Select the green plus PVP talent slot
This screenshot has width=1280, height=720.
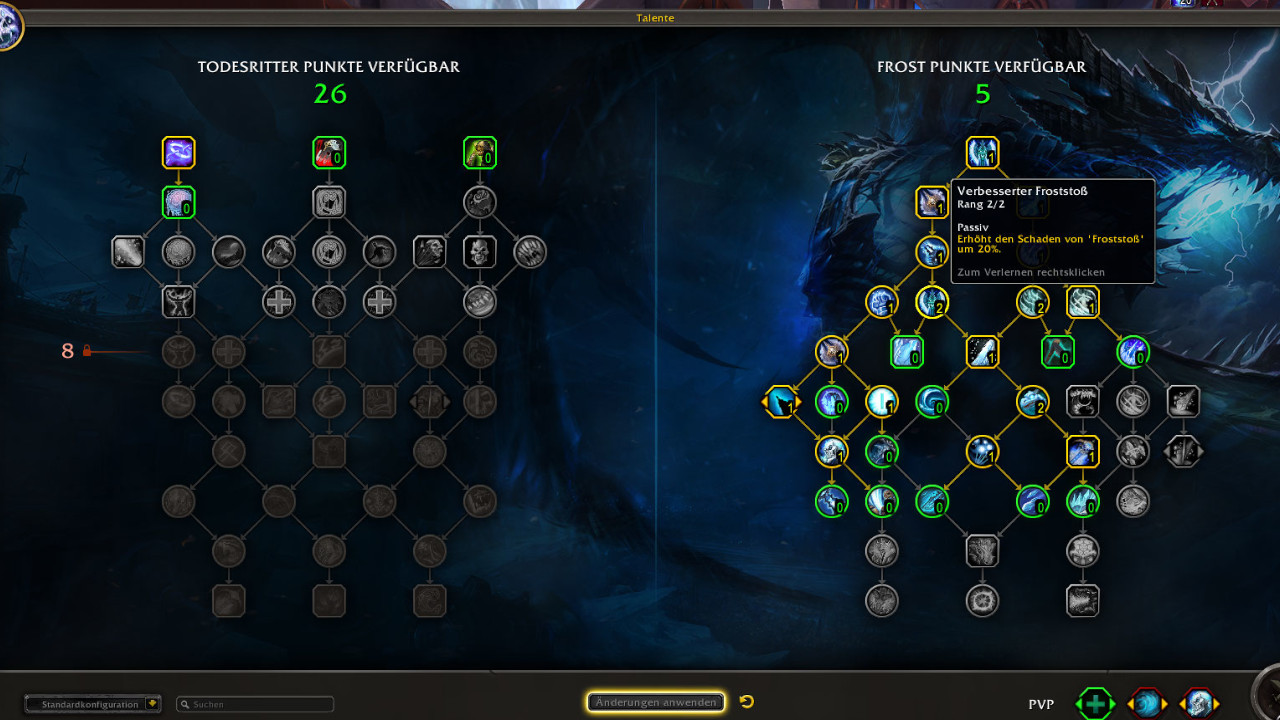point(1095,703)
